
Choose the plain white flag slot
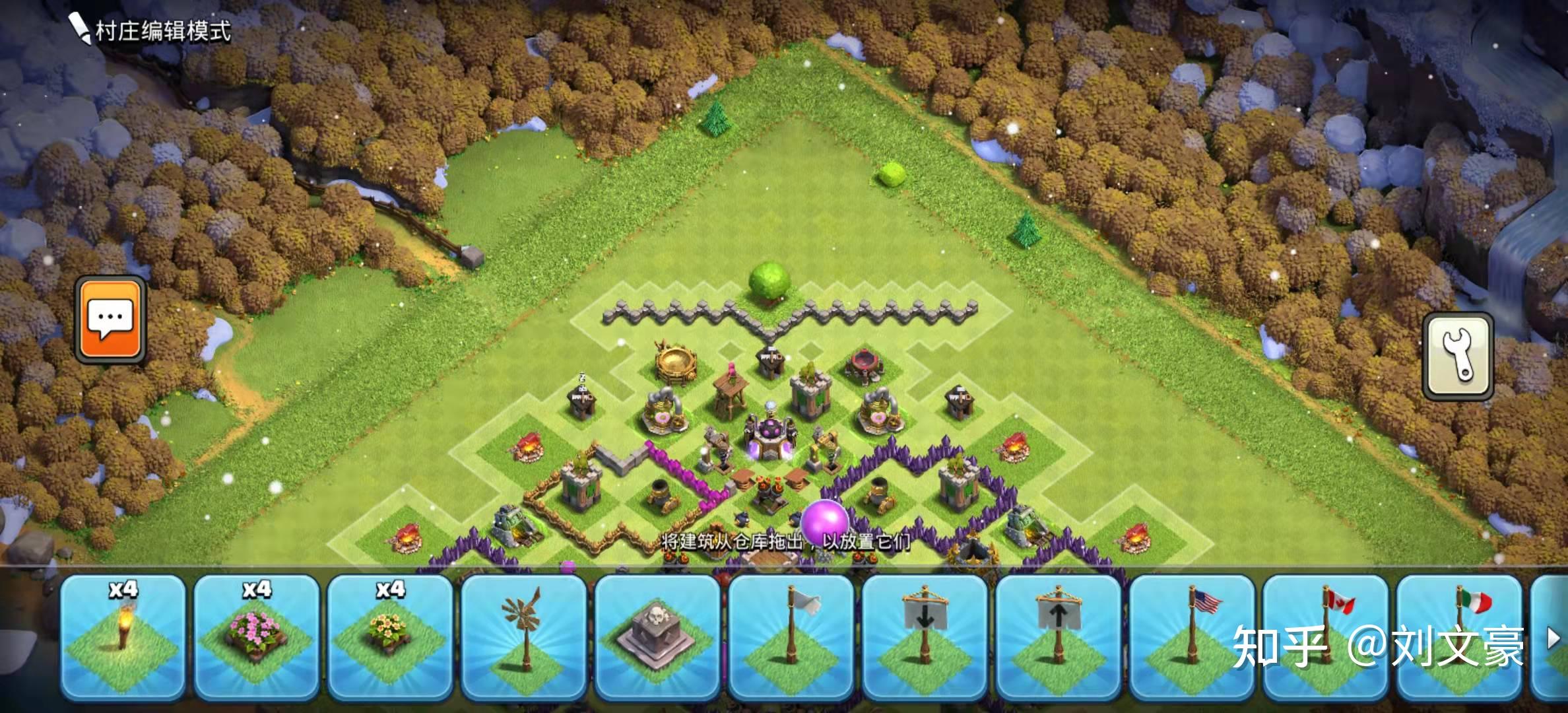click(x=791, y=636)
